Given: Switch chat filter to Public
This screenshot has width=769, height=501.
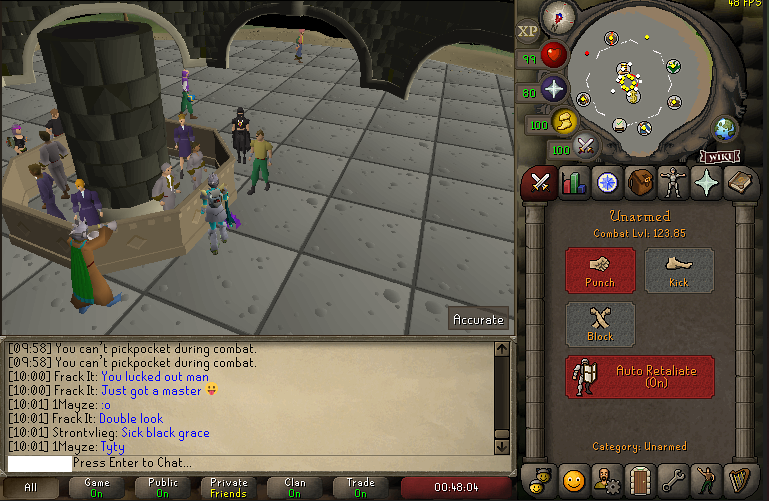Looking at the screenshot, I should [x=163, y=487].
